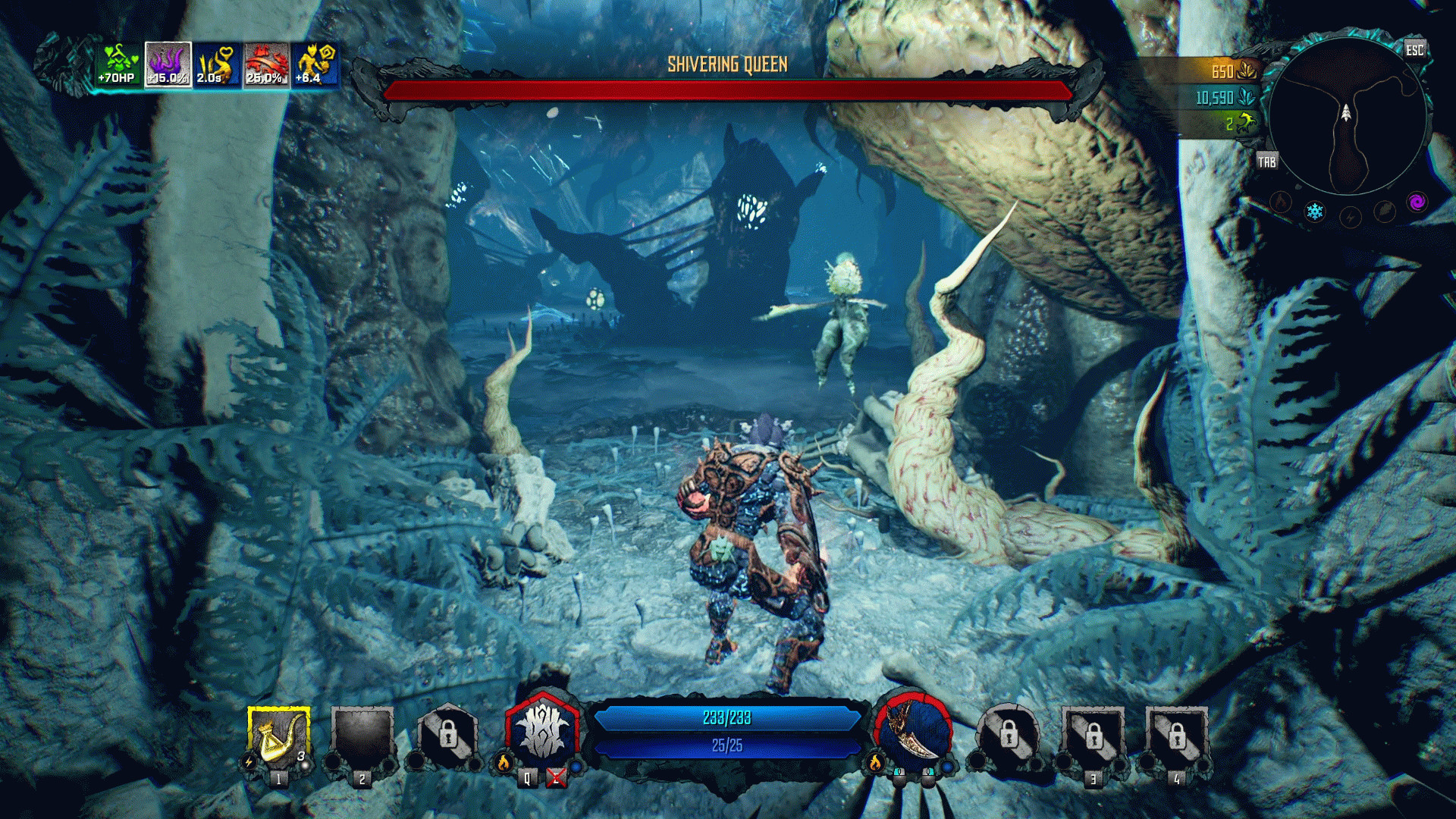Image resolution: width=1456 pixels, height=819 pixels.
Task: Inspect the yellow 2.0s buff icon
Action: pos(217,64)
